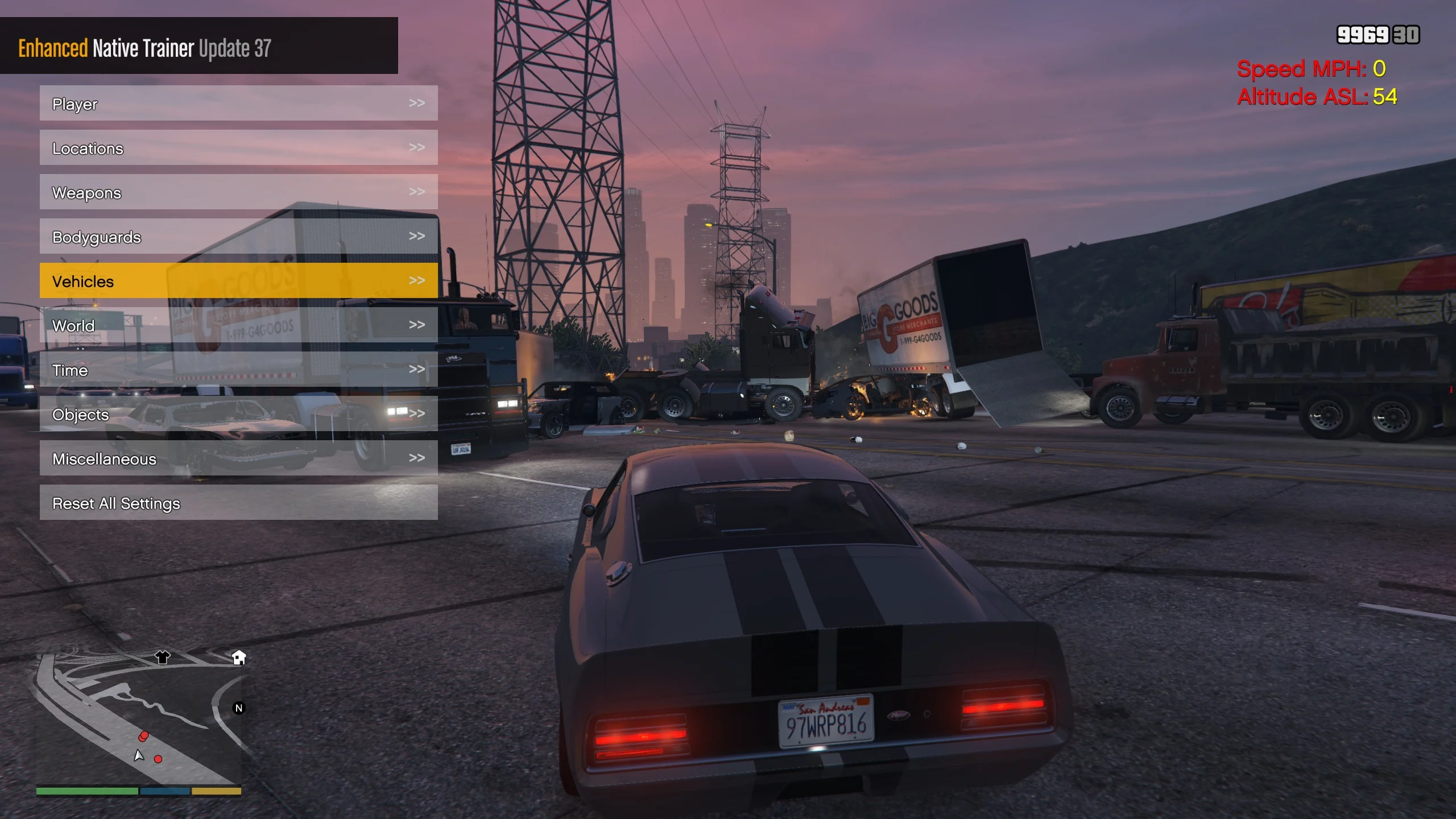This screenshot has height=819, width=1456.
Task: Select the Locations option
Action: [x=238, y=148]
